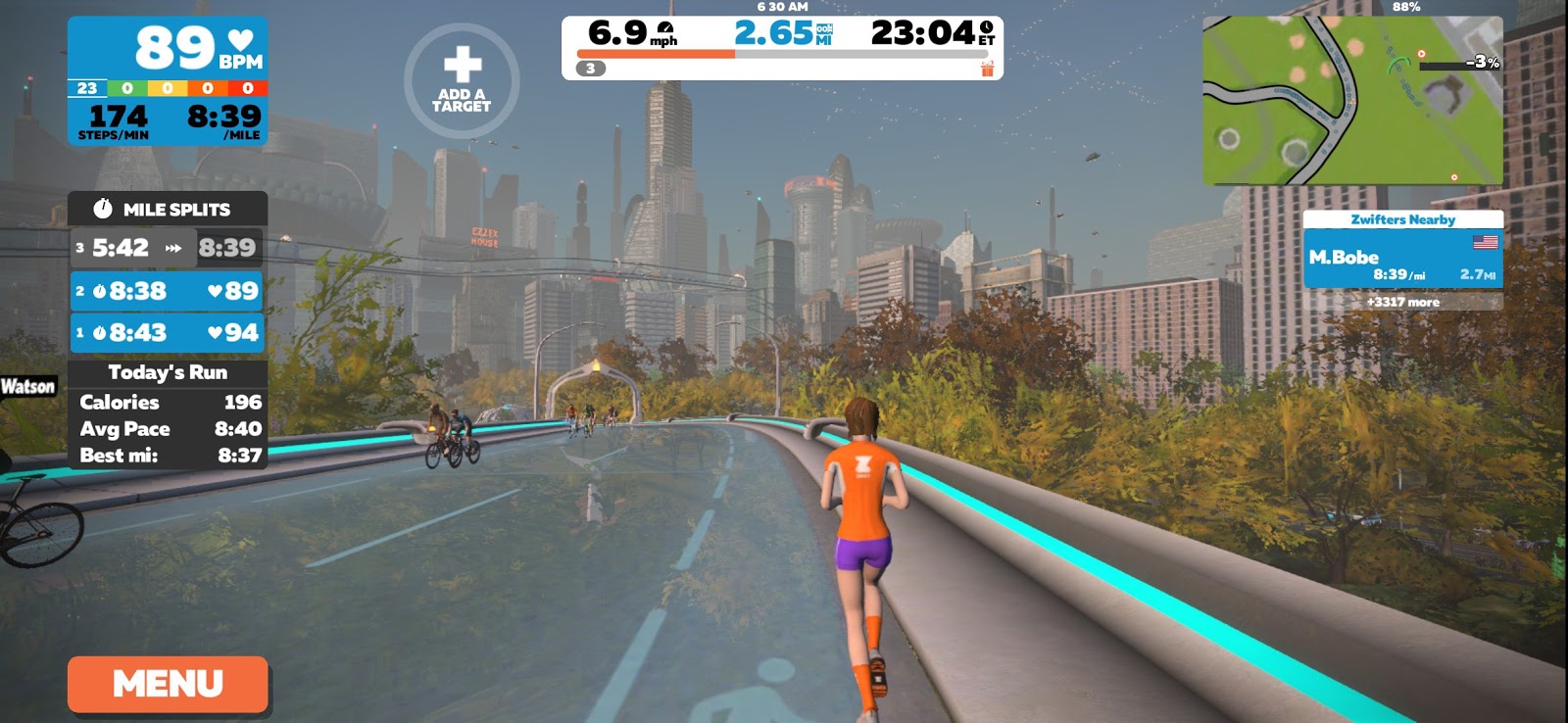Click the heart rate BPM panel
Viewport: 1568px width, 723px height.
[x=168, y=47]
